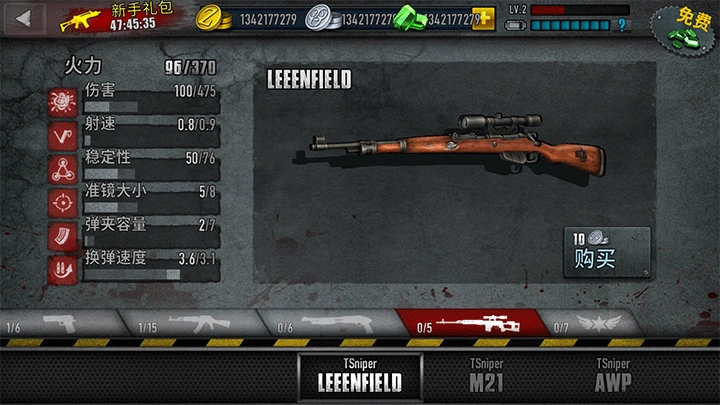Viewport: 720px width, 405px height.
Task: Choose the M21 sniper rifle
Action: [487, 375]
